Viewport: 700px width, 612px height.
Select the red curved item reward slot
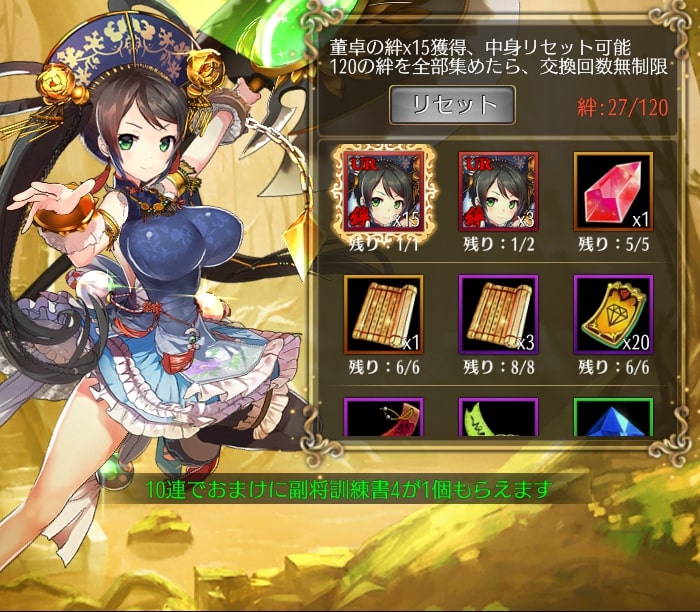[x=383, y=418]
